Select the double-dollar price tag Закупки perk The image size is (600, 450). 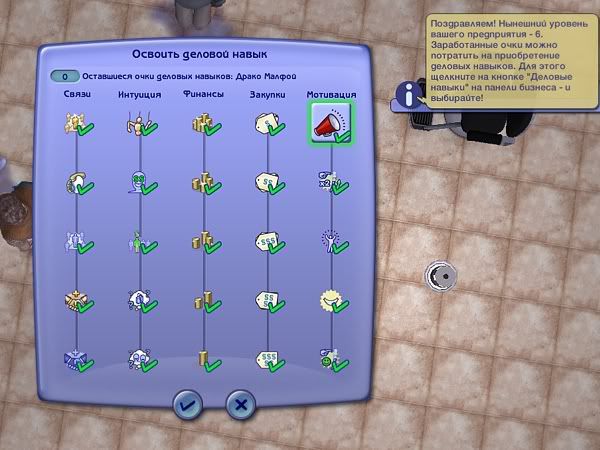(x=267, y=184)
